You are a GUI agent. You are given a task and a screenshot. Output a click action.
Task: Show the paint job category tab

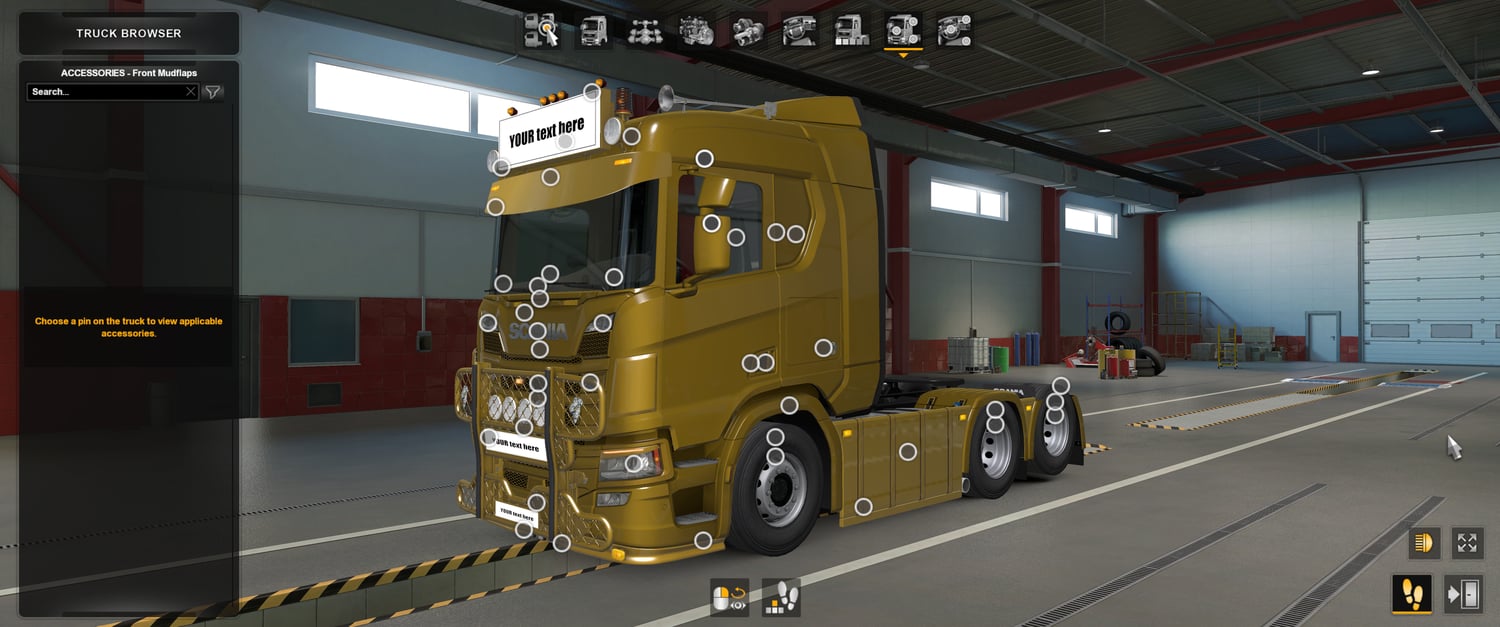pos(852,31)
